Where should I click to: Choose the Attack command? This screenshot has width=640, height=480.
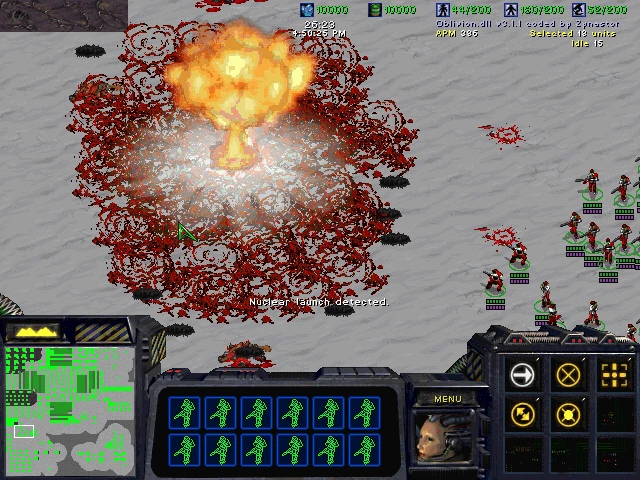614,375
